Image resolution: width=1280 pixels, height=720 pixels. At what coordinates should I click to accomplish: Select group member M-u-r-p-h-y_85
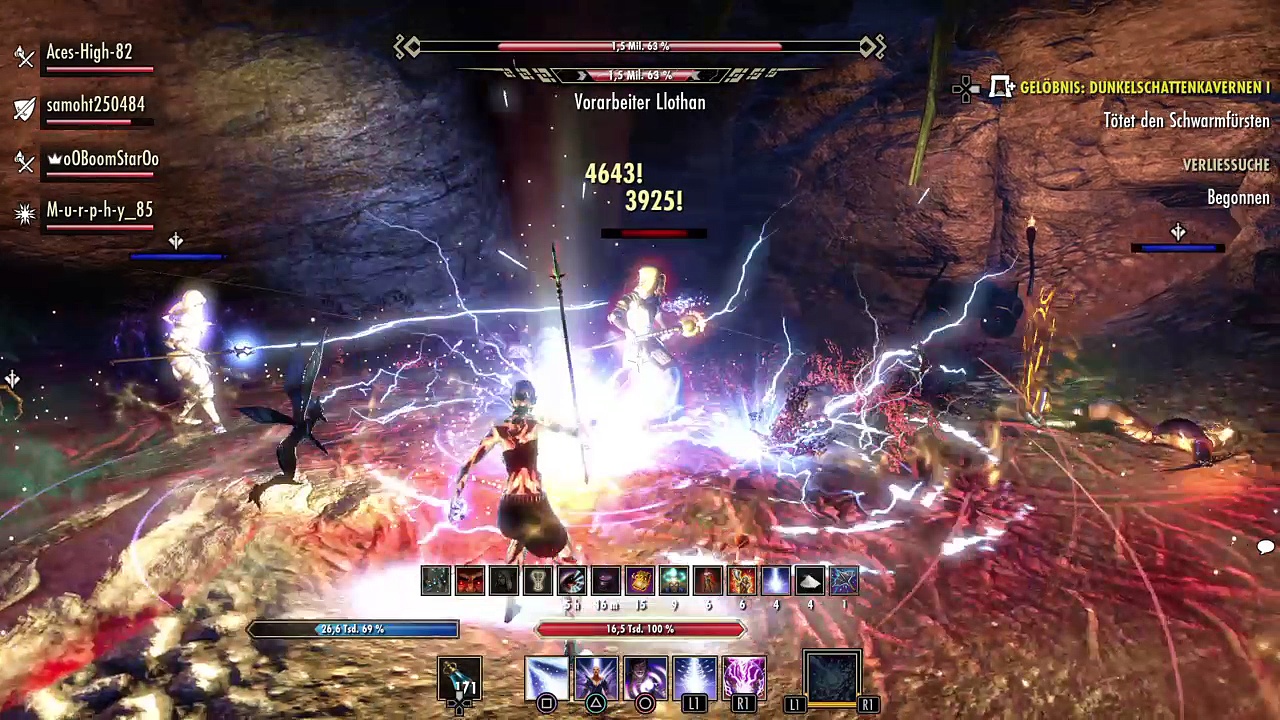(99, 211)
